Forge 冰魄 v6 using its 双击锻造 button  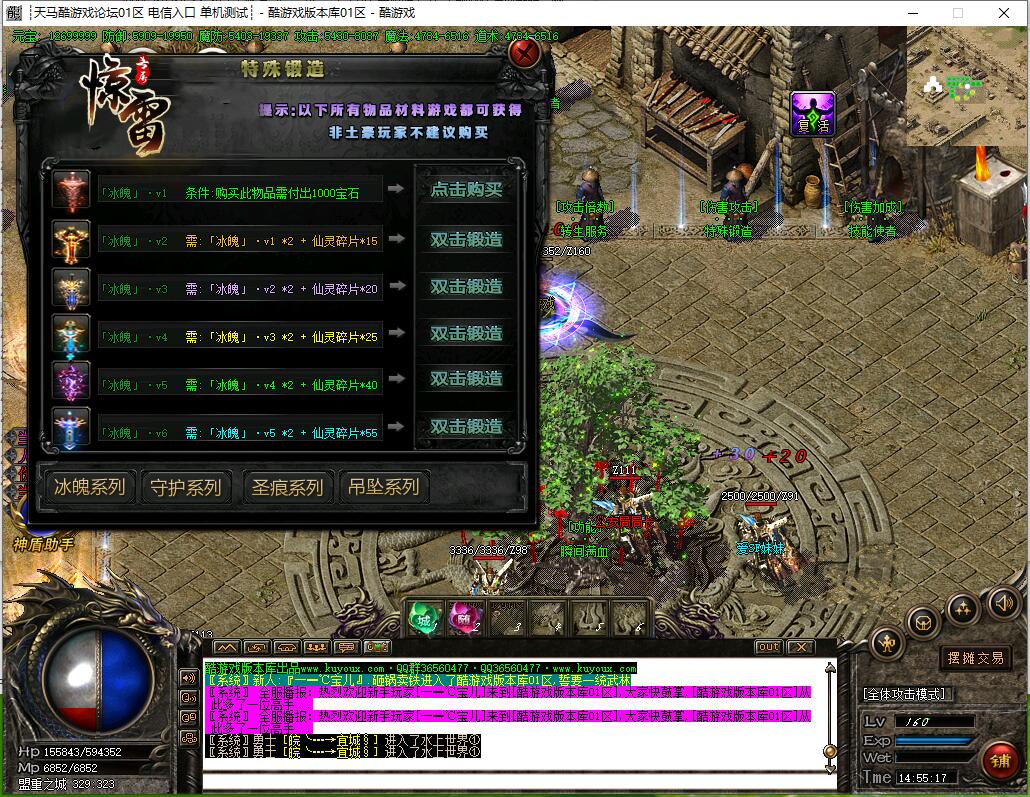466,427
